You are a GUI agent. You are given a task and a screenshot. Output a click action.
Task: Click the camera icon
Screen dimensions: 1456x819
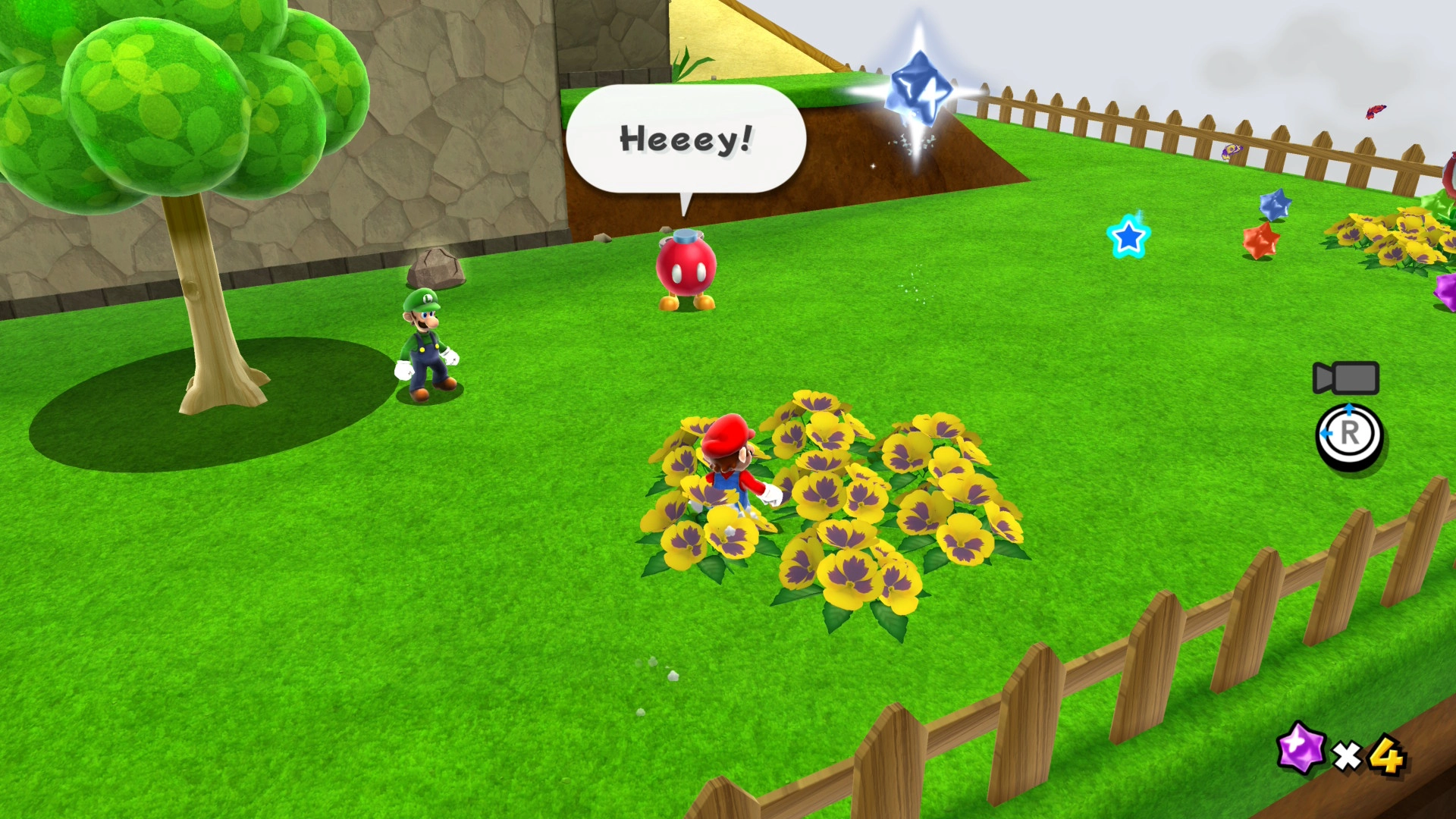pyautogui.click(x=1346, y=378)
